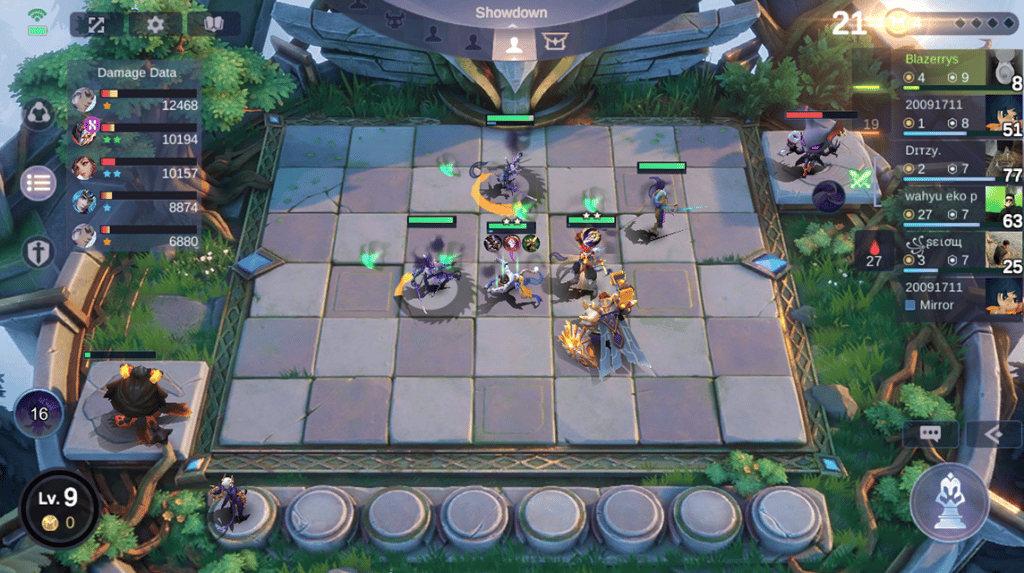
Task: Open the sword-shield equipment icon
Action: tap(38, 251)
